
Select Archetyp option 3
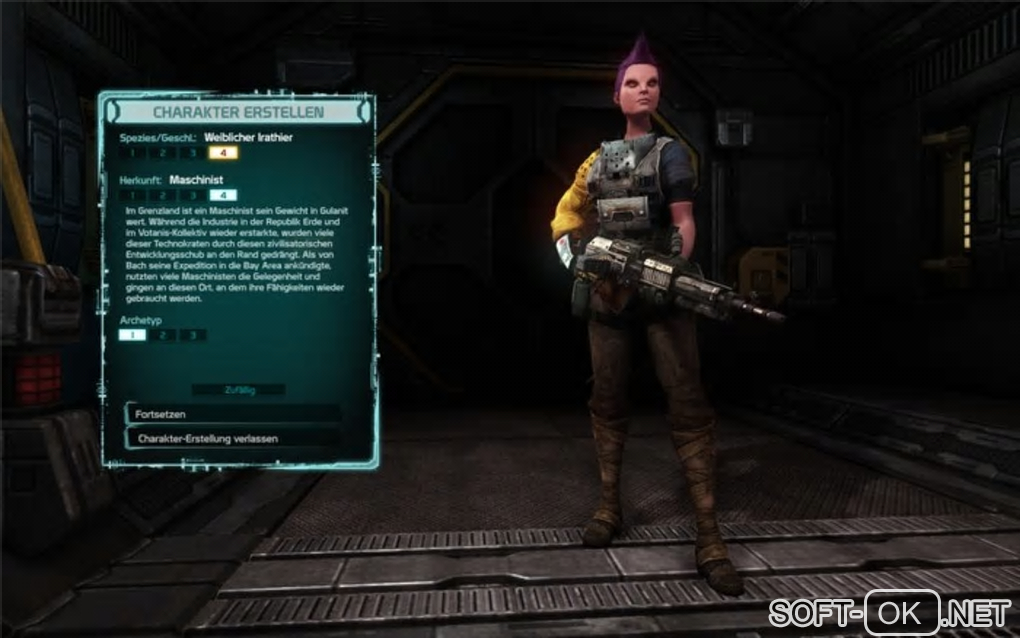tap(192, 335)
